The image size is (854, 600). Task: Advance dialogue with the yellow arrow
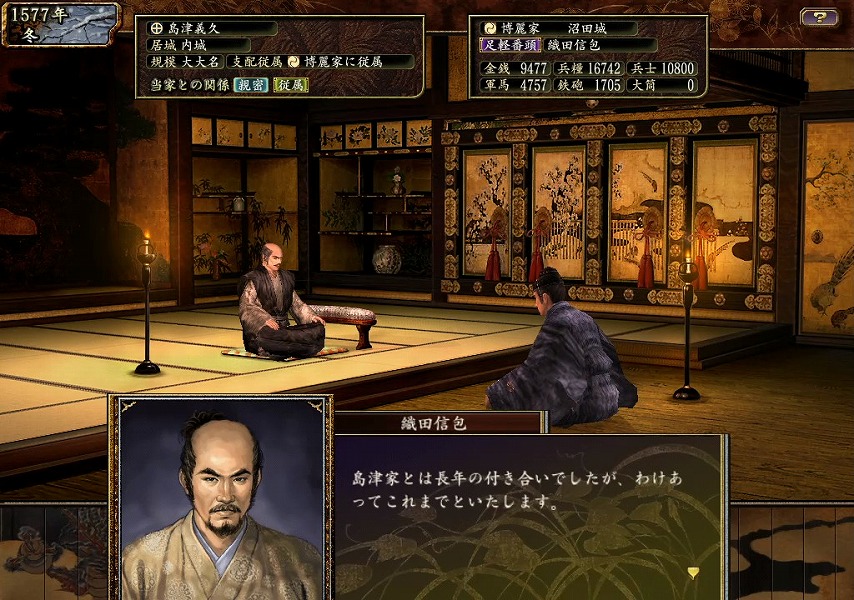coord(693,572)
